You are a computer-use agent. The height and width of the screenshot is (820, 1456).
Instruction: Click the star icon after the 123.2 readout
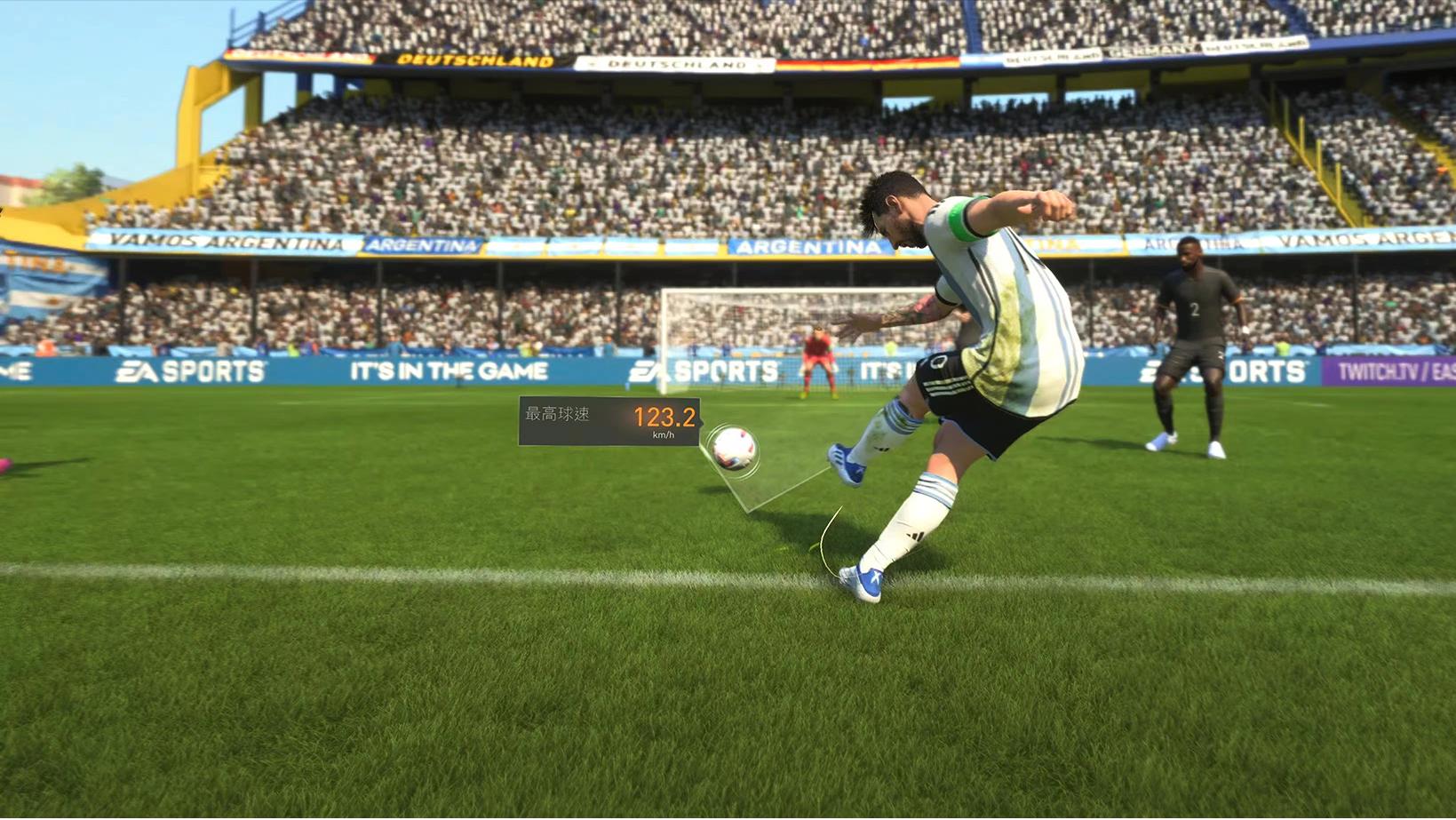click(703, 421)
